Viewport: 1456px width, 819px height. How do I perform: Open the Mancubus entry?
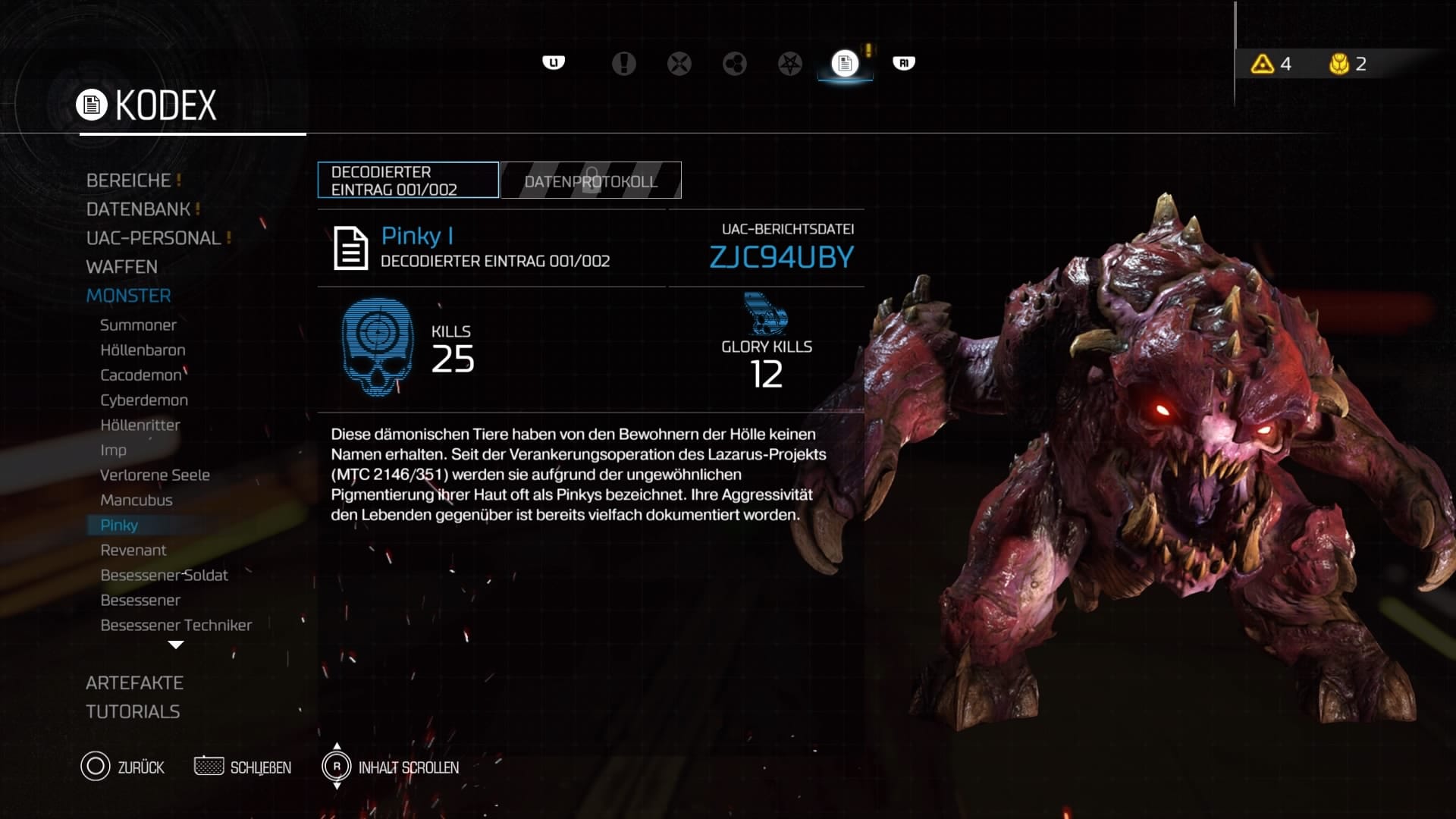point(136,500)
